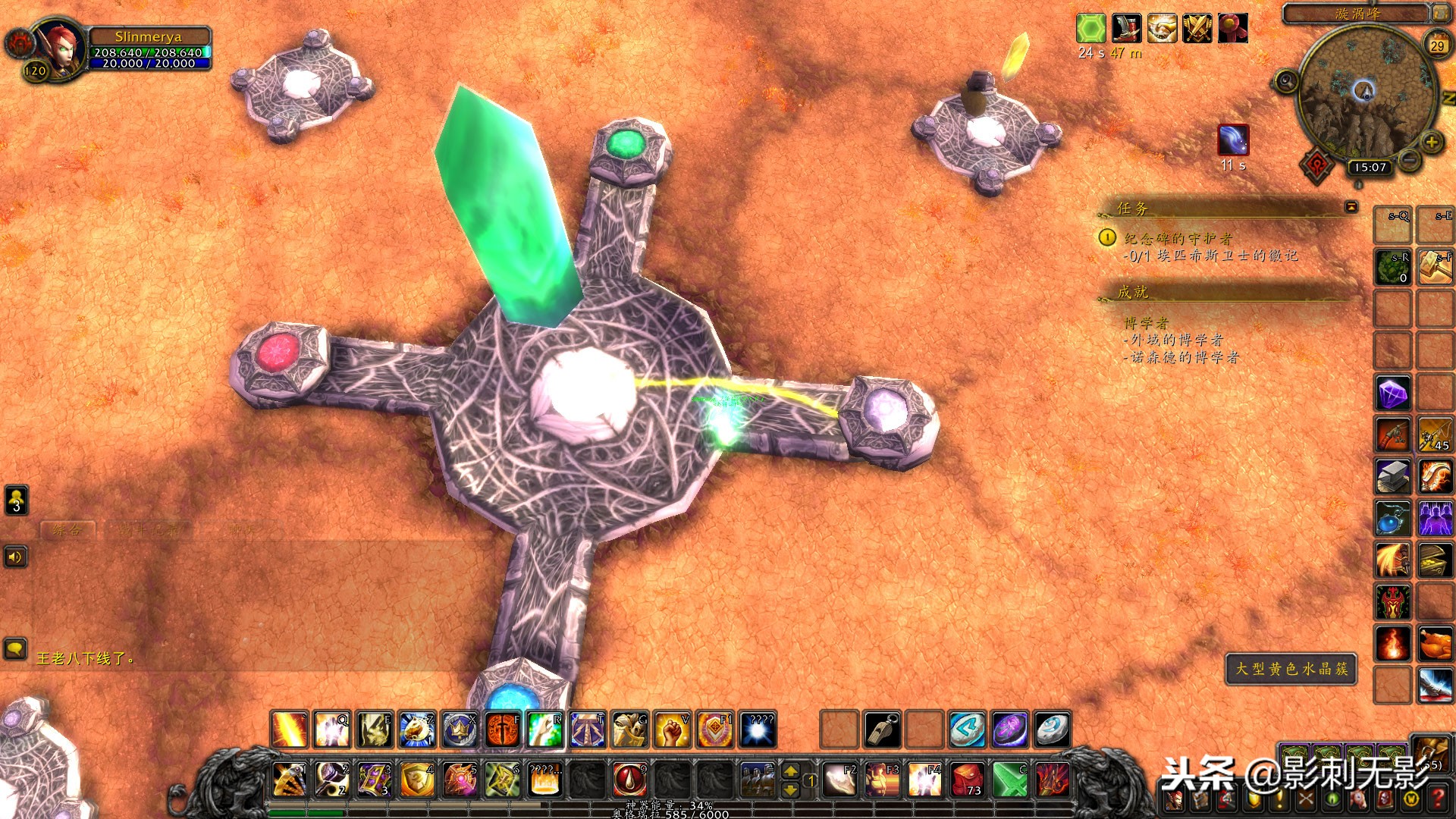The width and height of the screenshot is (1456, 819).
Task: Activate the red blood drop ability
Action: (629, 780)
